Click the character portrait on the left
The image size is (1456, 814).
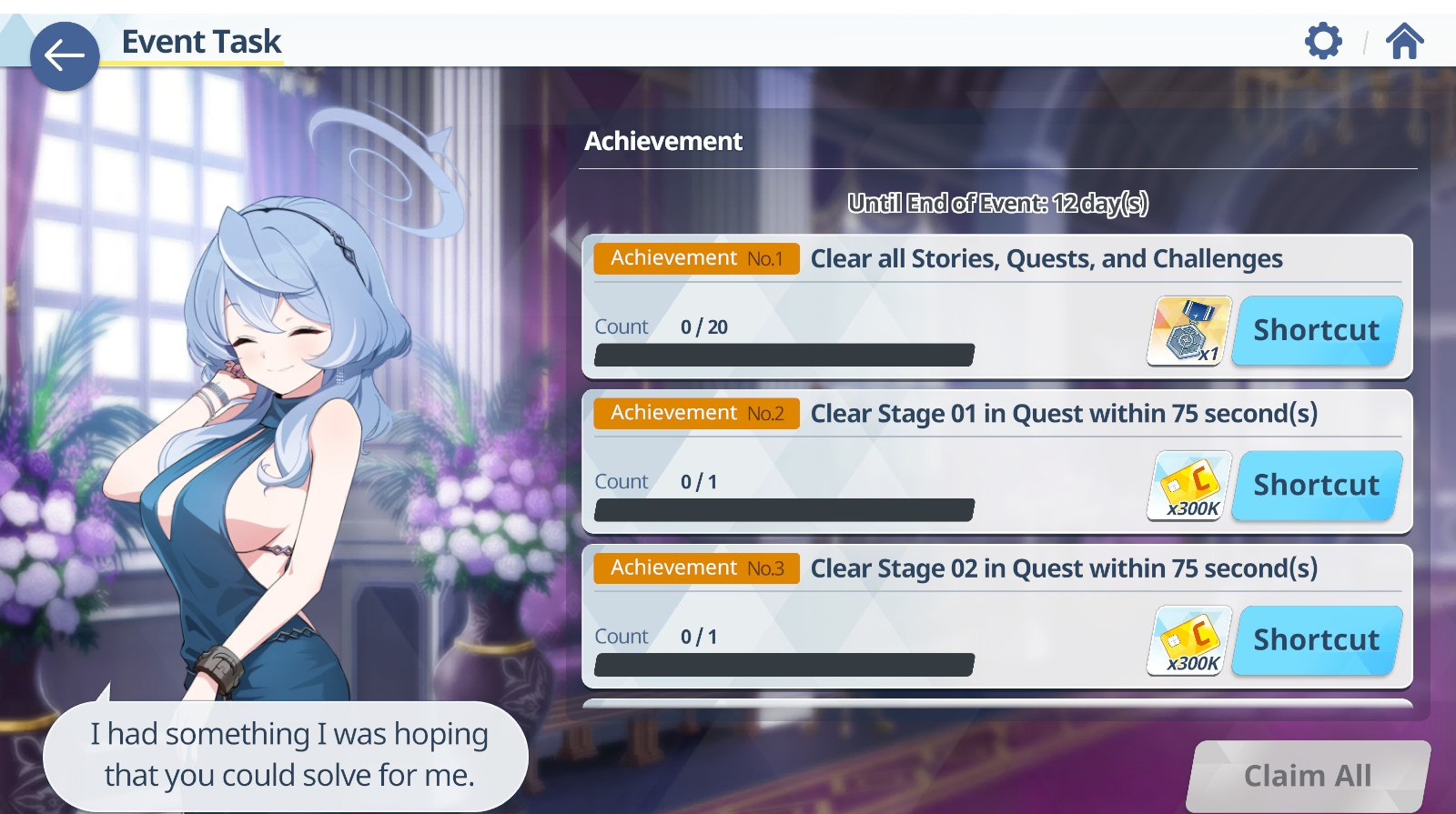click(x=273, y=409)
